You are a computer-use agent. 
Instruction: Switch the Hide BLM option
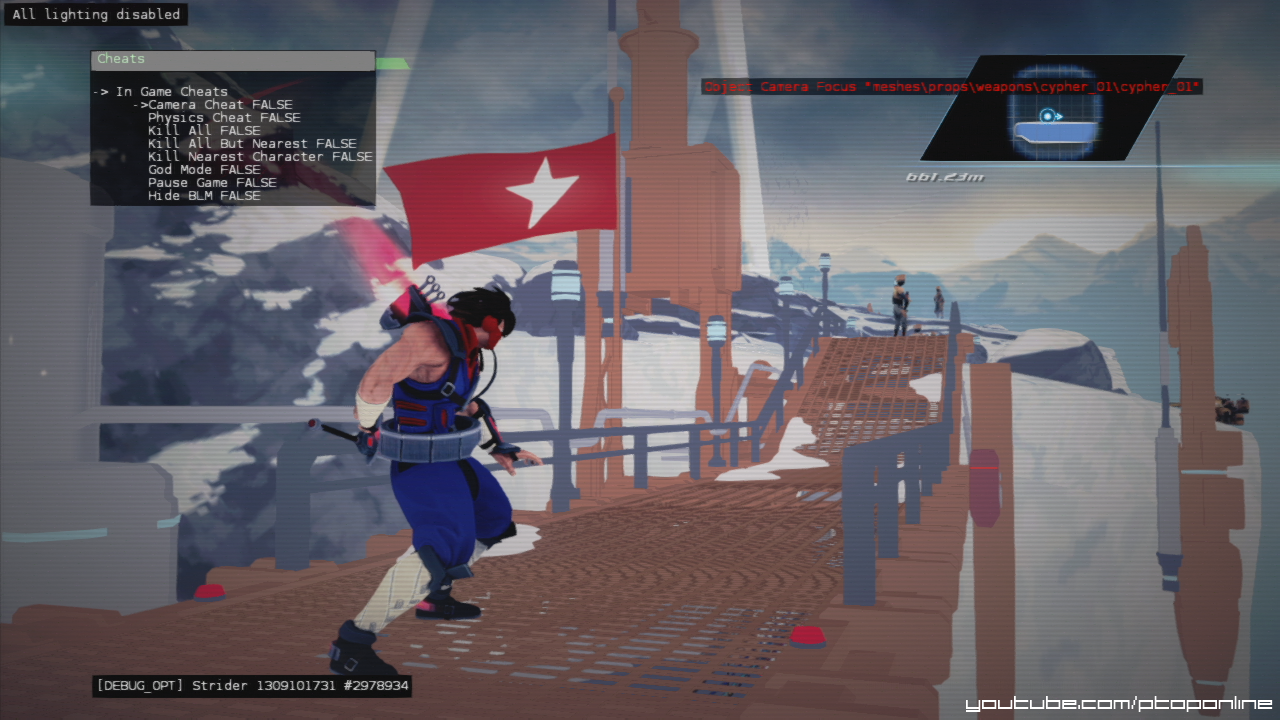click(x=203, y=196)
